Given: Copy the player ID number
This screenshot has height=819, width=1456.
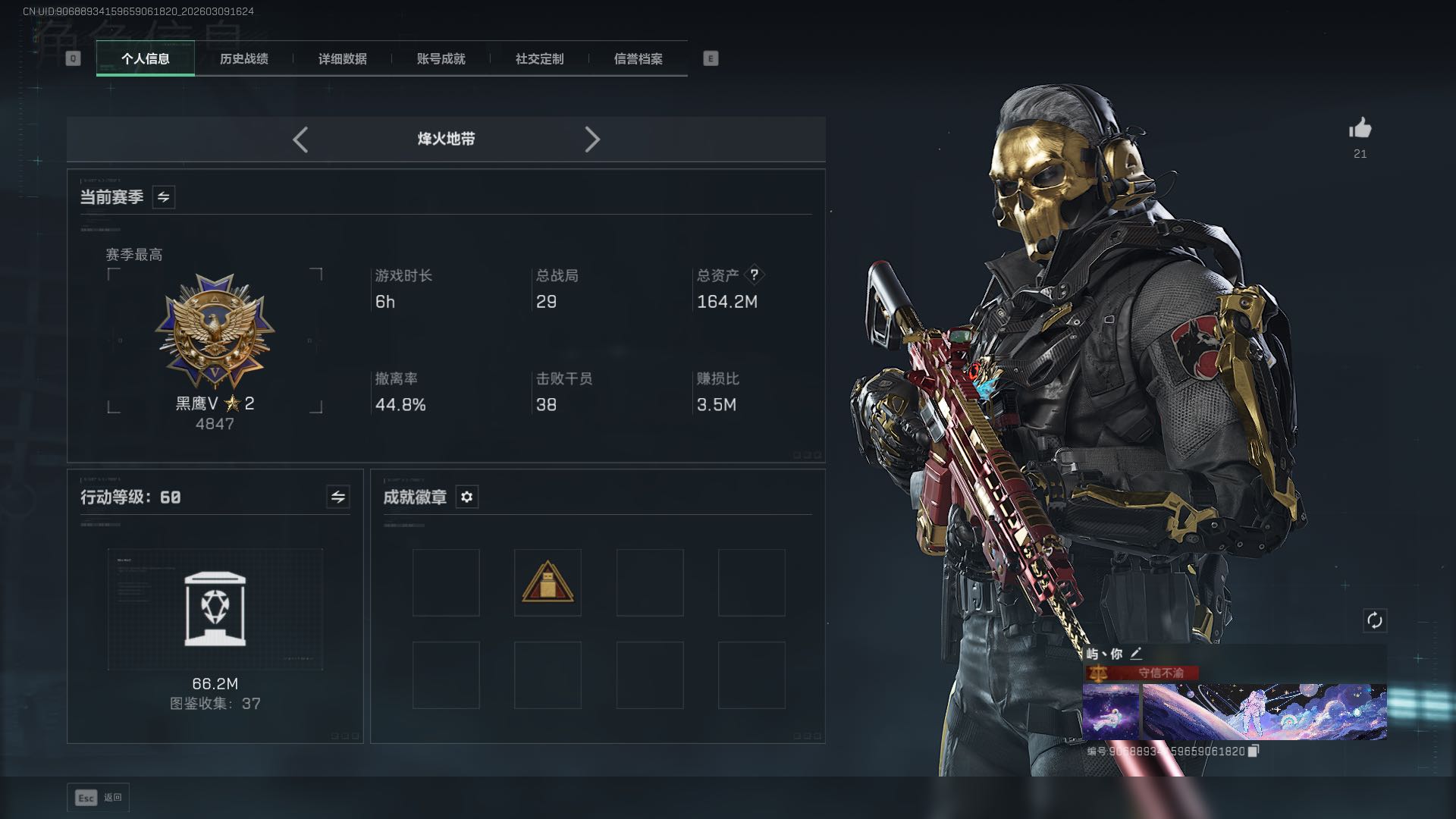Looking at the screenshot, I should click(1254, 751).
